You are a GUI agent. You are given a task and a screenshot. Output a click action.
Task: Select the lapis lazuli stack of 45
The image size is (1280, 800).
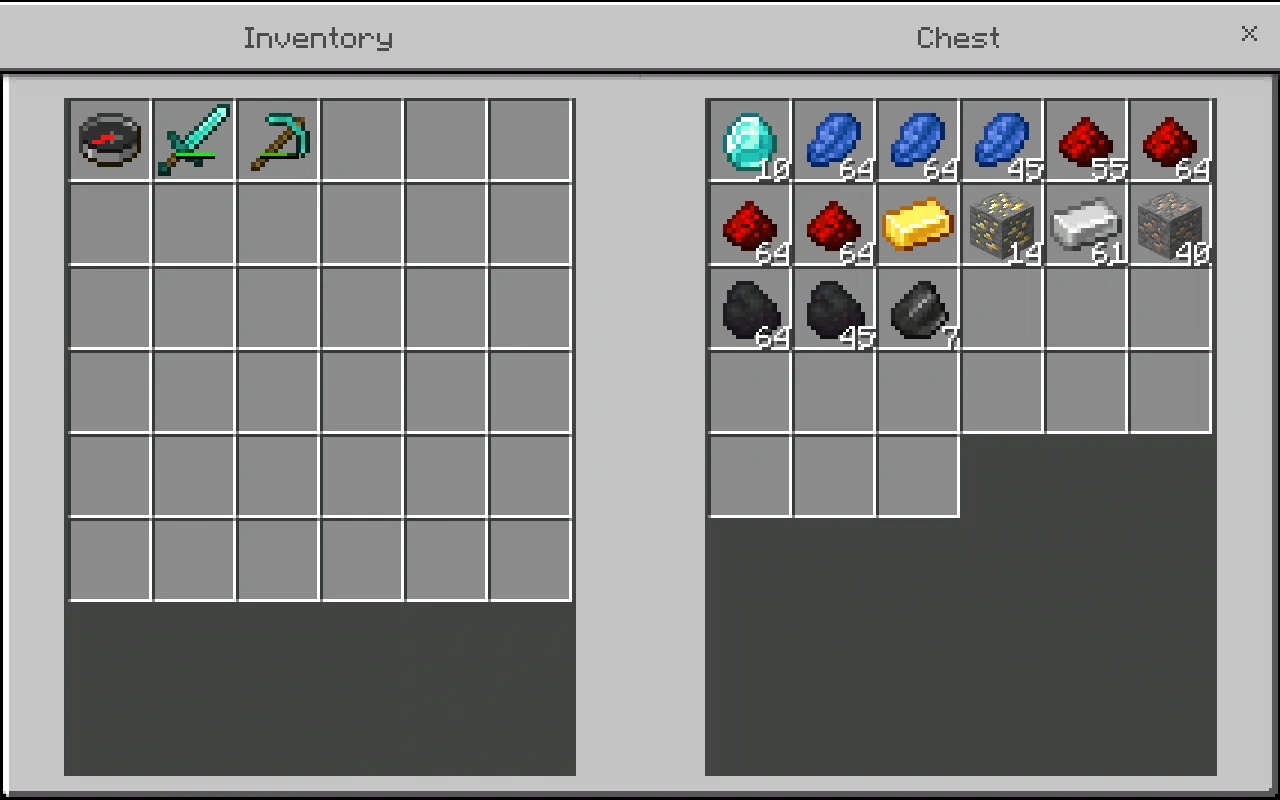(1004, 140)
